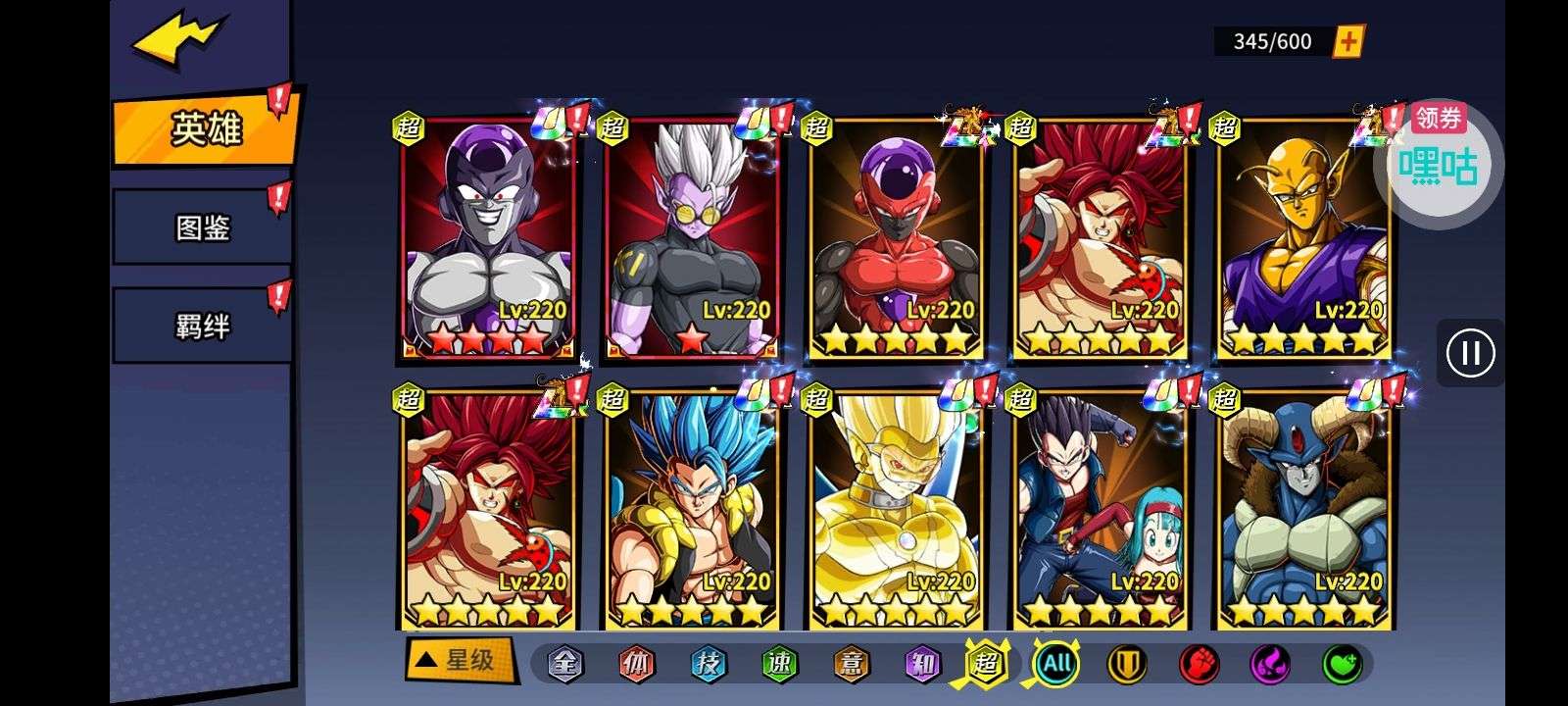
Task: Open the 羁绊 bonds tab
Action: point(202,326)
